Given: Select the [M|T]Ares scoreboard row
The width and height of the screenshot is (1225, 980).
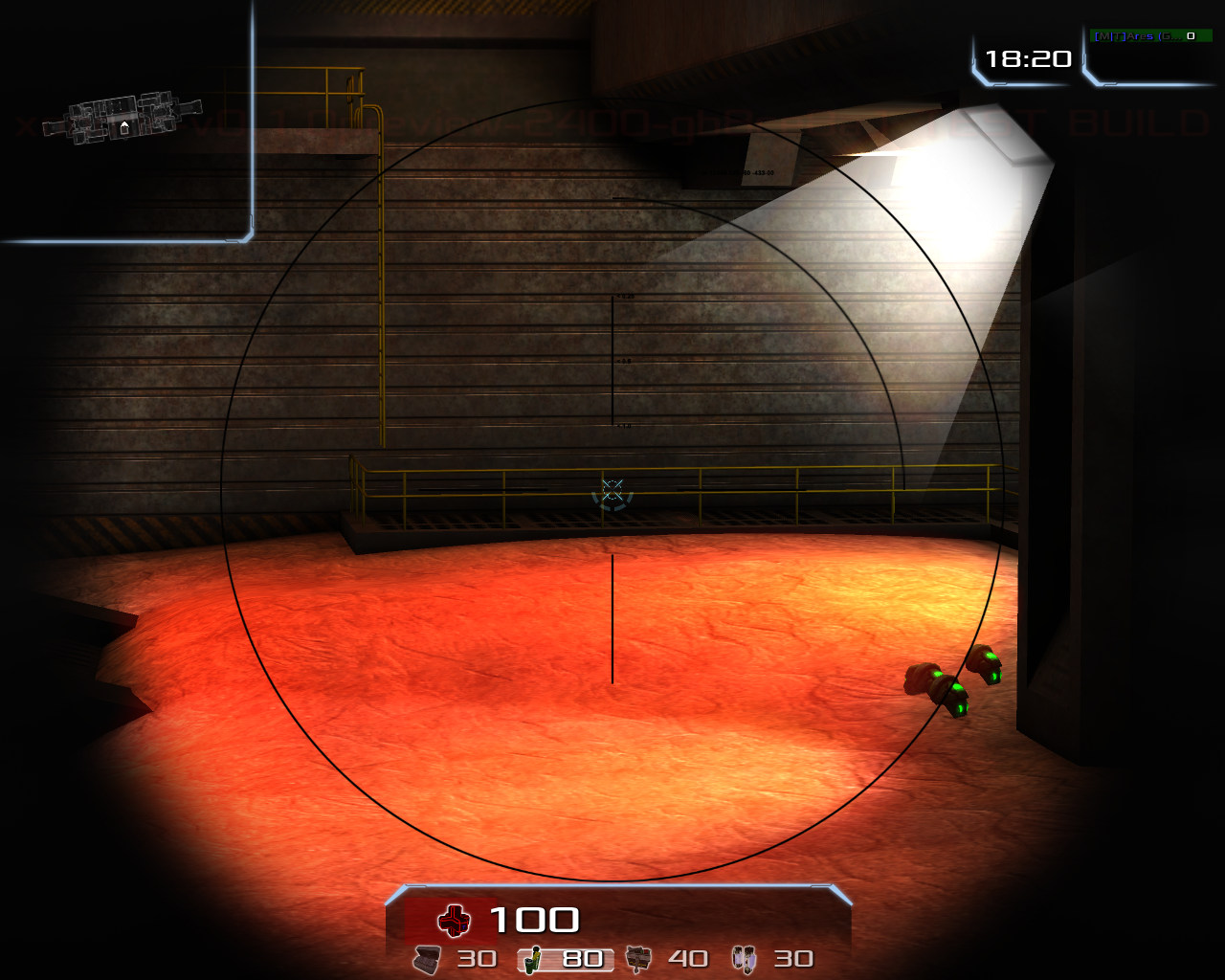Looking at the screenshot, I should (1151, 36).
